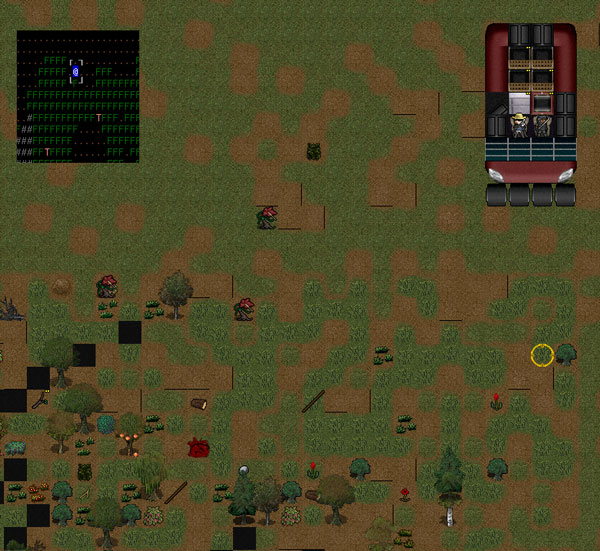Click the ASCII overmap minimap
Viewport: 600px width, 551px height.
coord(78,96)
